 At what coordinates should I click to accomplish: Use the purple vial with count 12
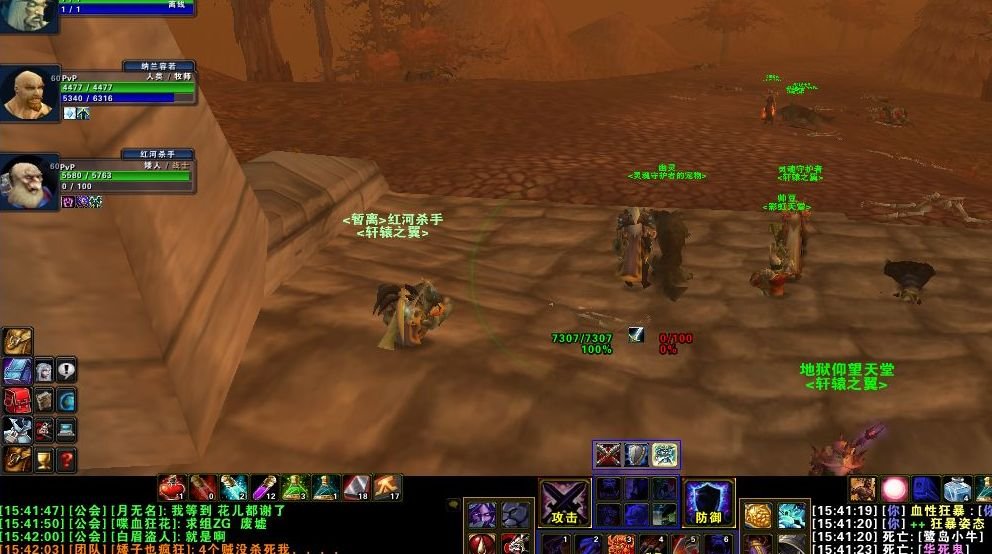263,487
